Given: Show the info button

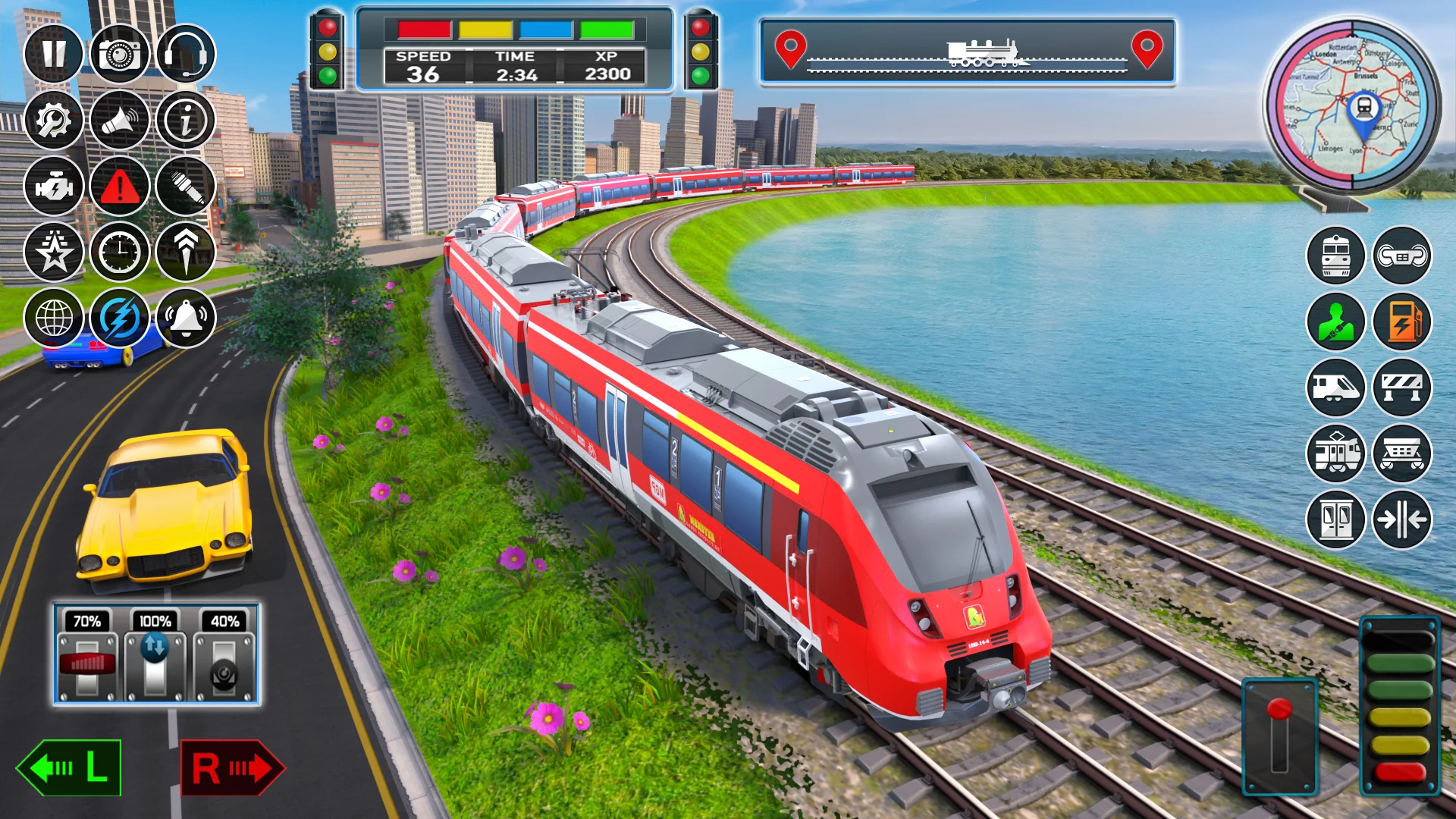Looking at the screenshot, I should pos(186,120).
